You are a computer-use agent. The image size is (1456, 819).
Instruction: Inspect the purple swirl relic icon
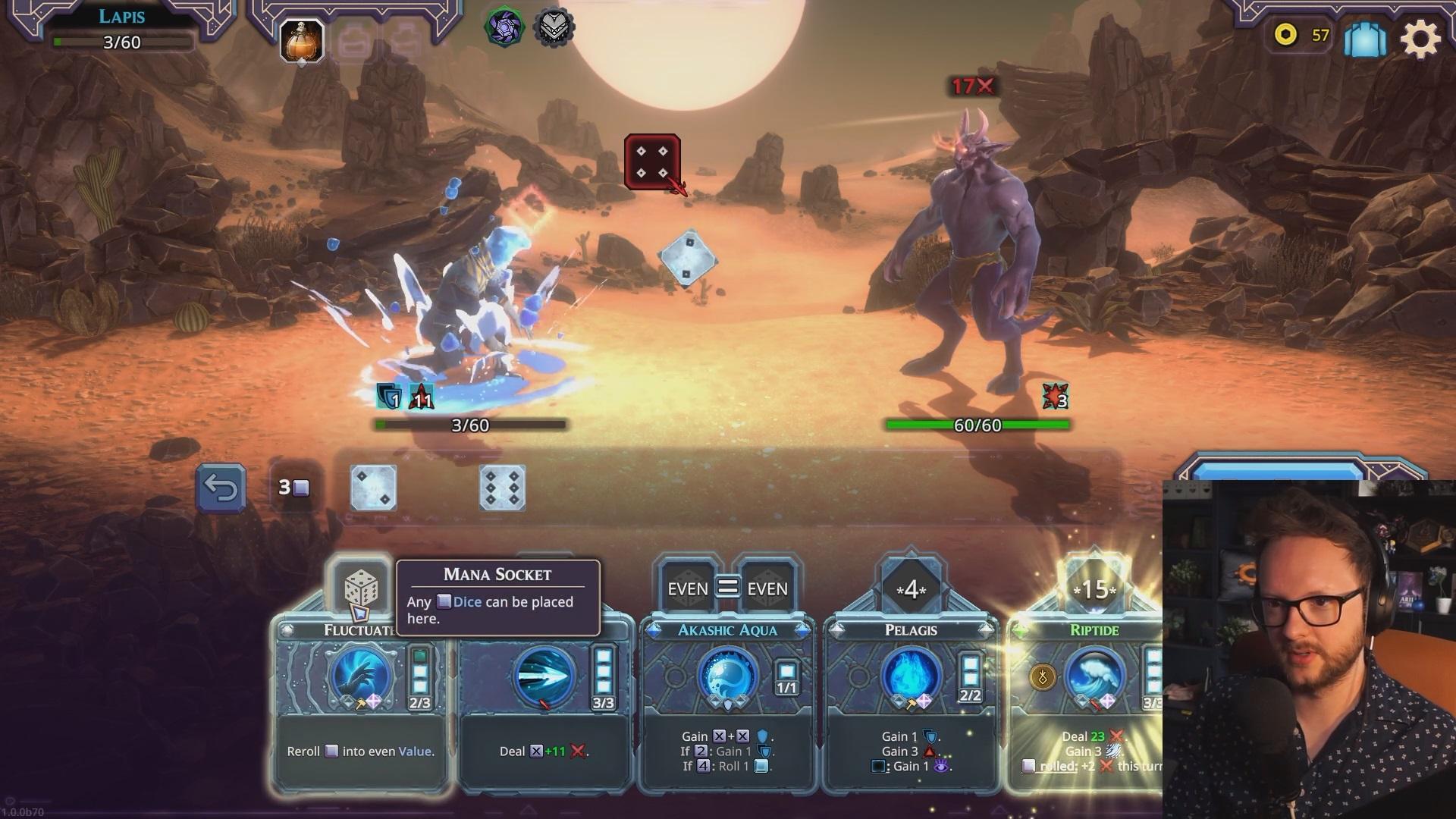[x=504, y=29]
